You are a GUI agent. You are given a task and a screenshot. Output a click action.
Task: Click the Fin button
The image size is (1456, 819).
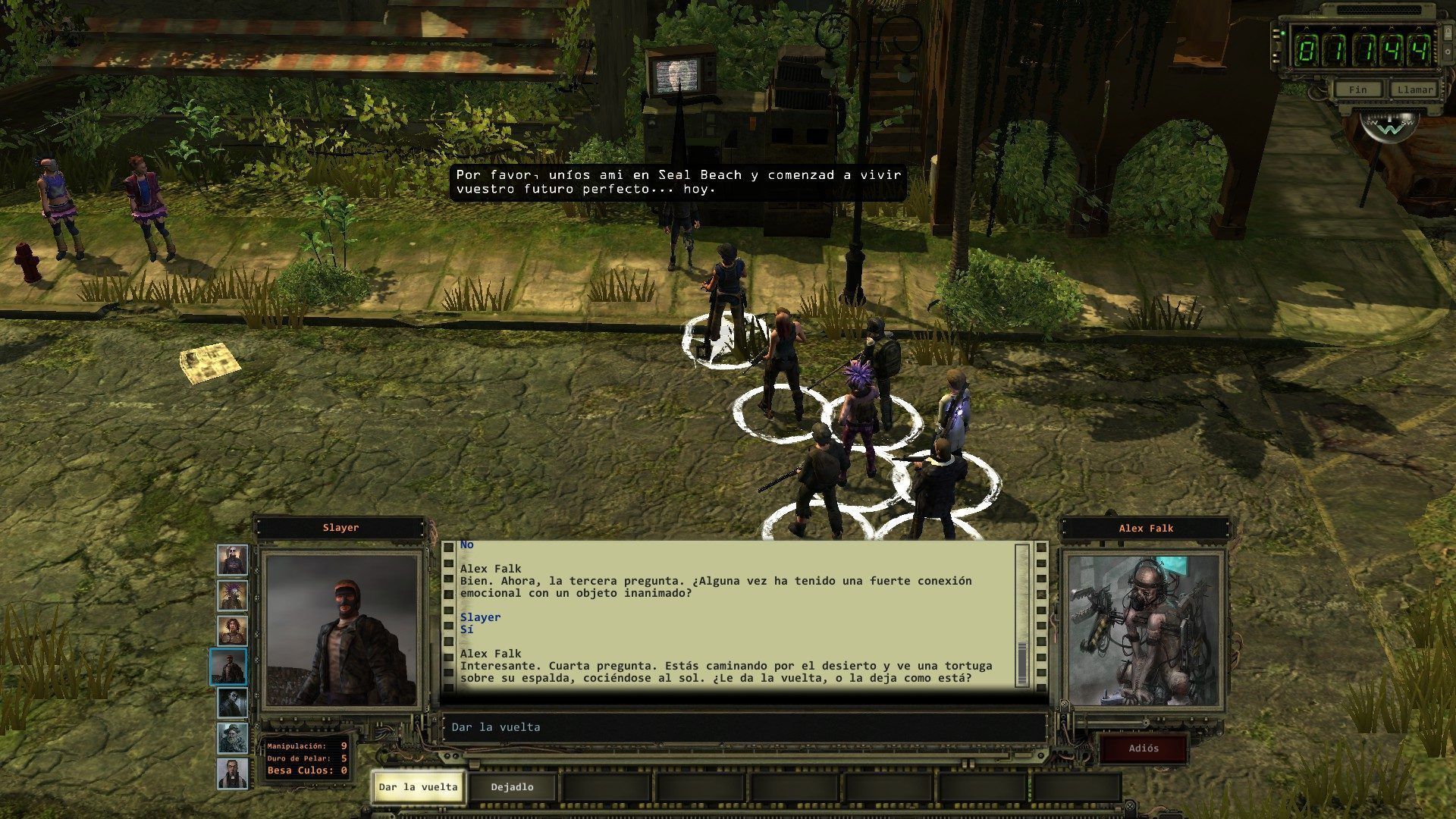tap(1357, 89)
